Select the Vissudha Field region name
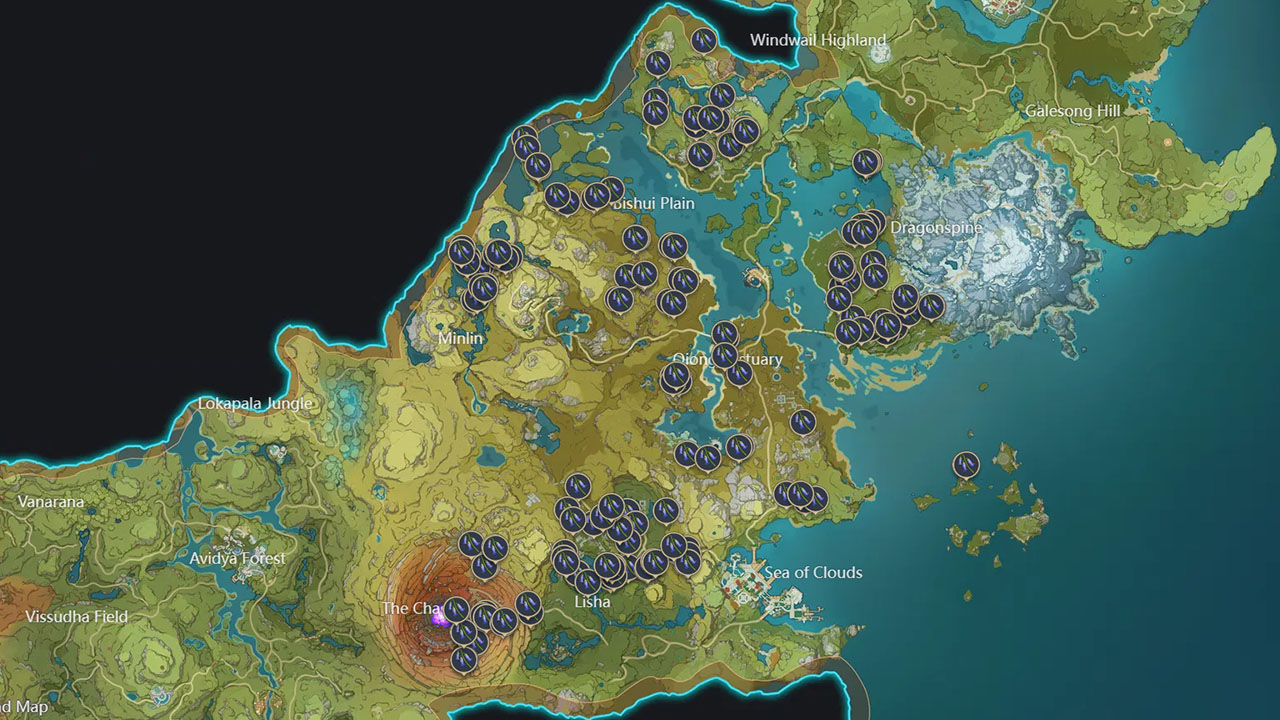The height and width of the screenshot is (720, 1280). coord(76,617)
